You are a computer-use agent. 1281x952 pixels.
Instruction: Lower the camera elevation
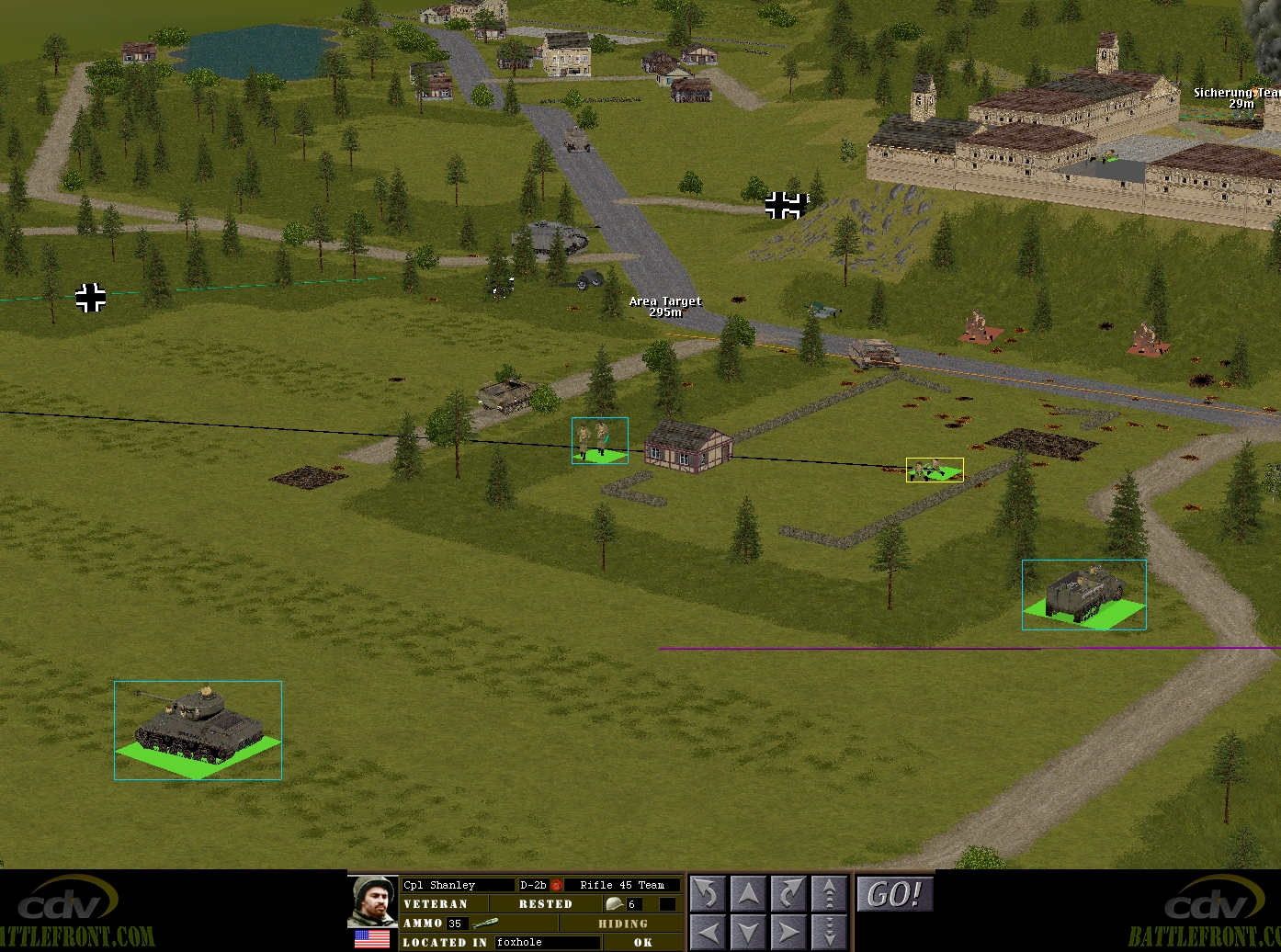(829, 931)
